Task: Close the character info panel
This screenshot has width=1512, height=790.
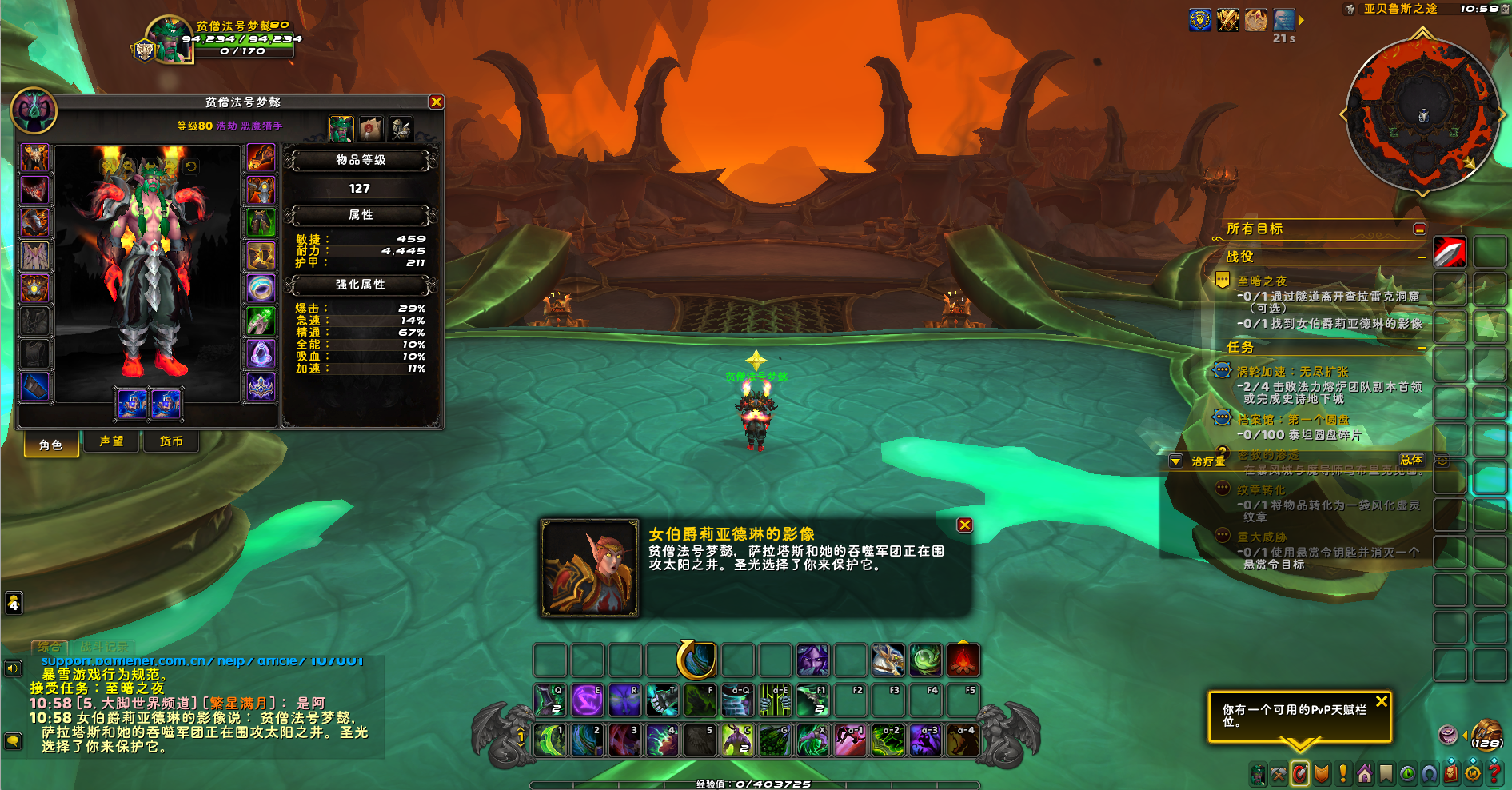Action: [436, 102]
